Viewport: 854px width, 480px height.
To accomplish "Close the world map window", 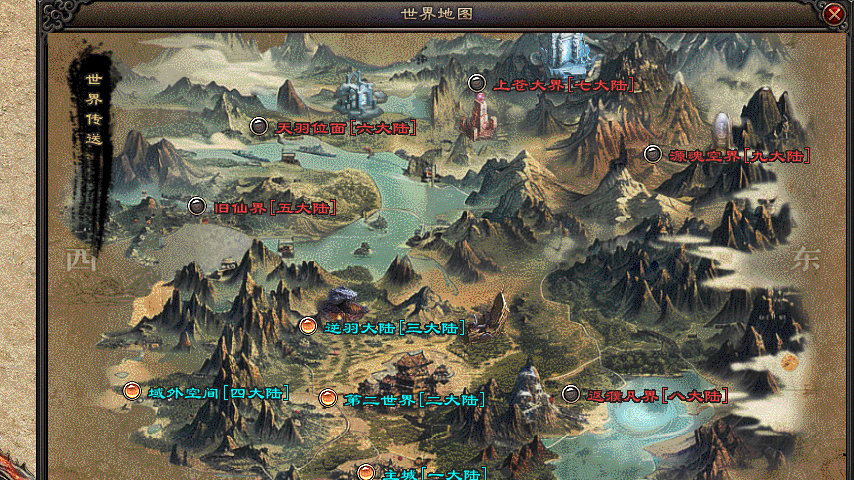I will coord(834,14).
